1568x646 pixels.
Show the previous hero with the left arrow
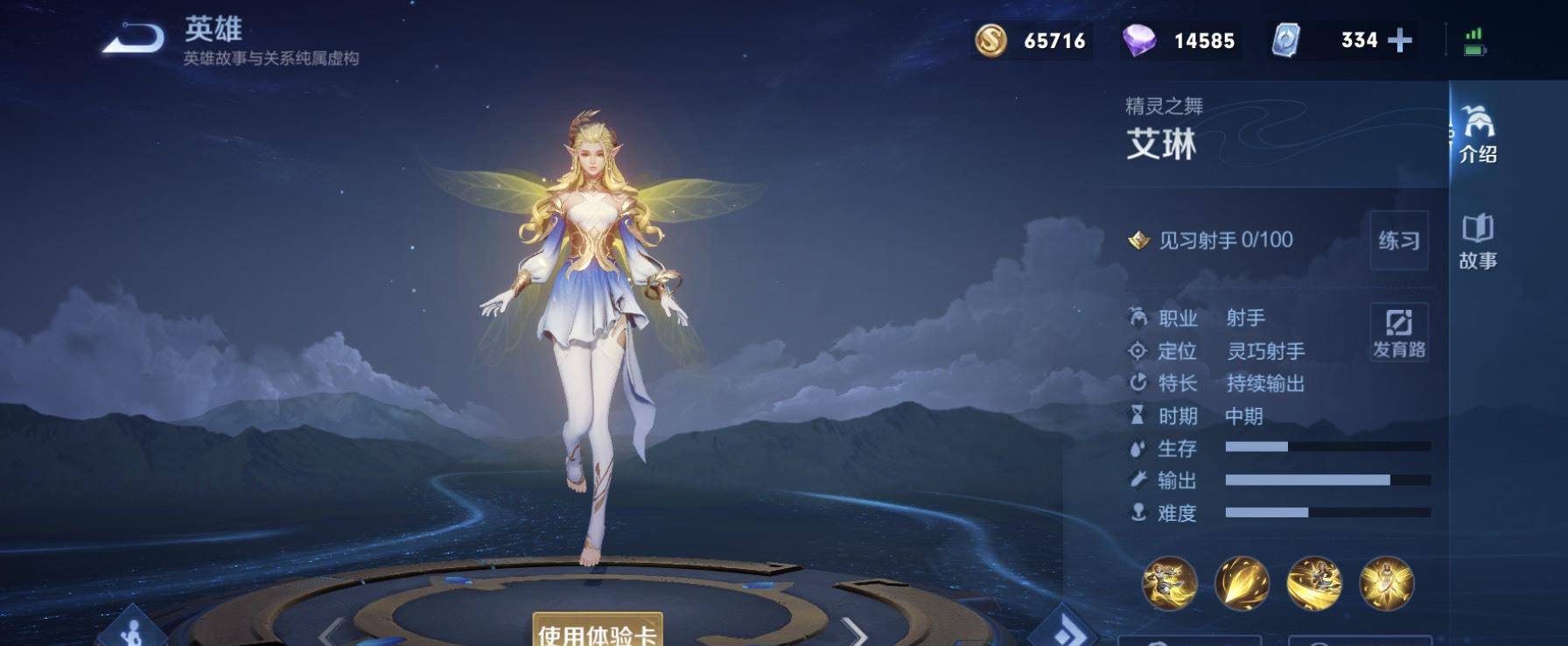(x=330, y=632)
